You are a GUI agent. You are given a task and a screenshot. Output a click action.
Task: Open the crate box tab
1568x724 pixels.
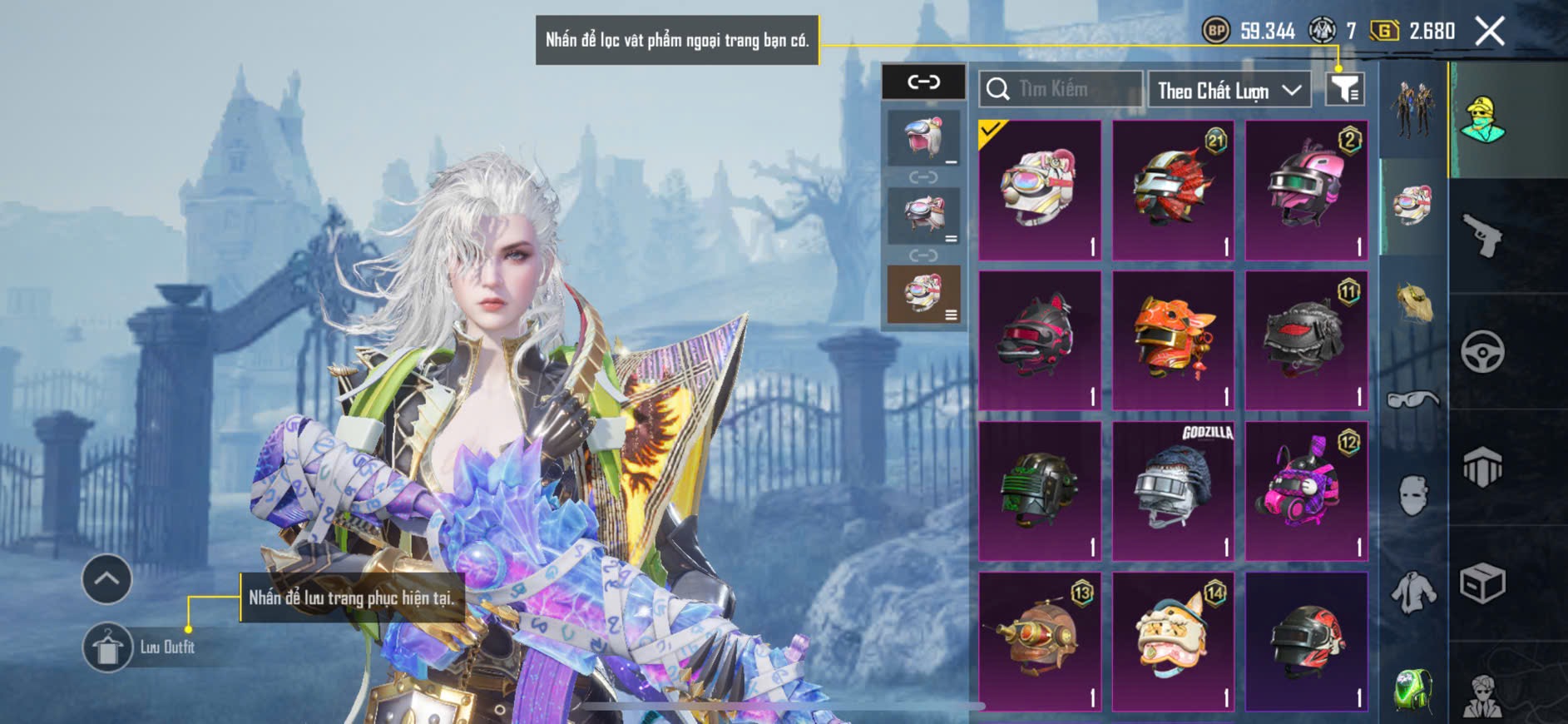pos(1482,583)
